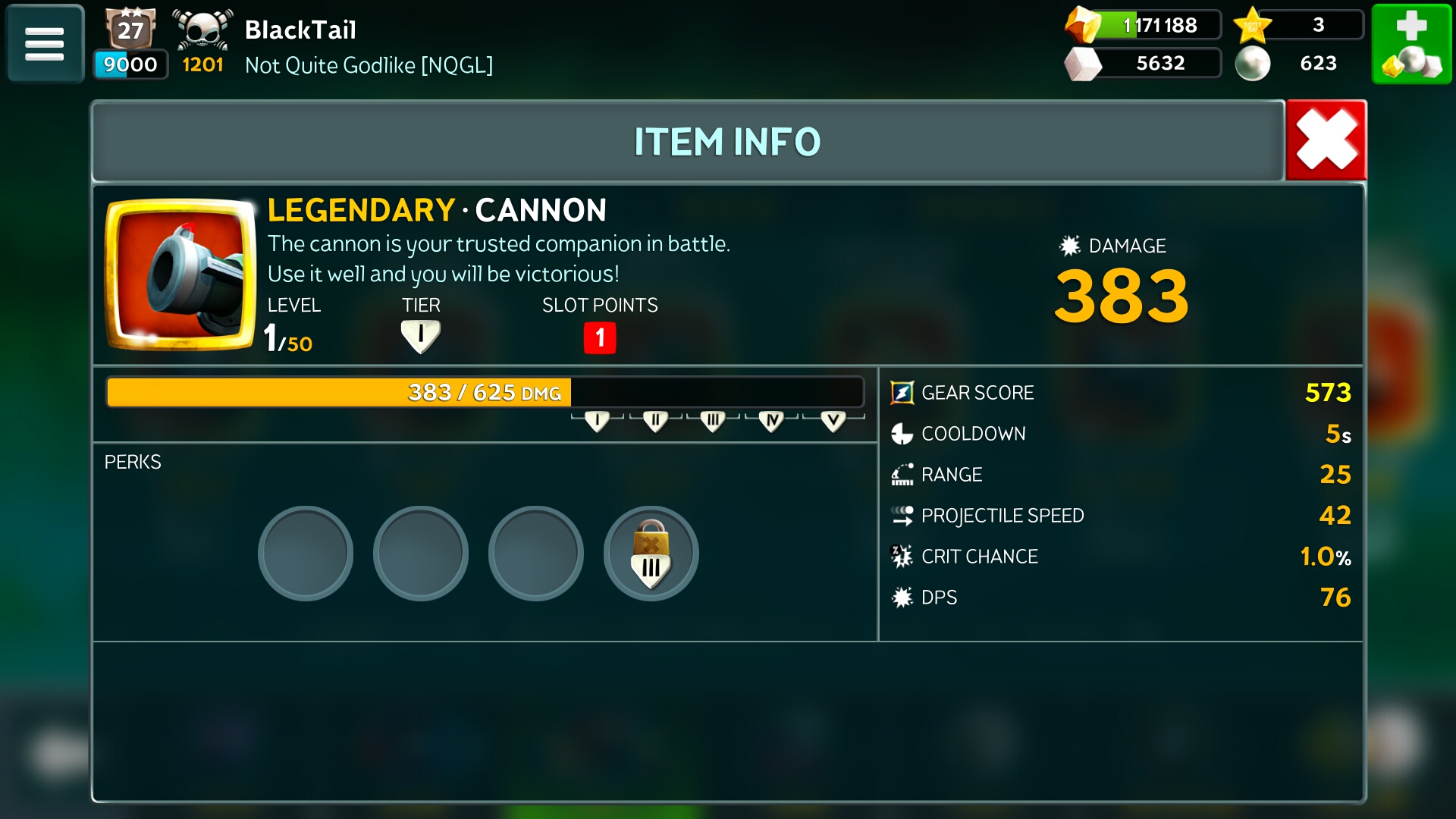Tap the green add currency button
The image size is (1456, 819).
pyautogui.click(x=1411, y=43)
